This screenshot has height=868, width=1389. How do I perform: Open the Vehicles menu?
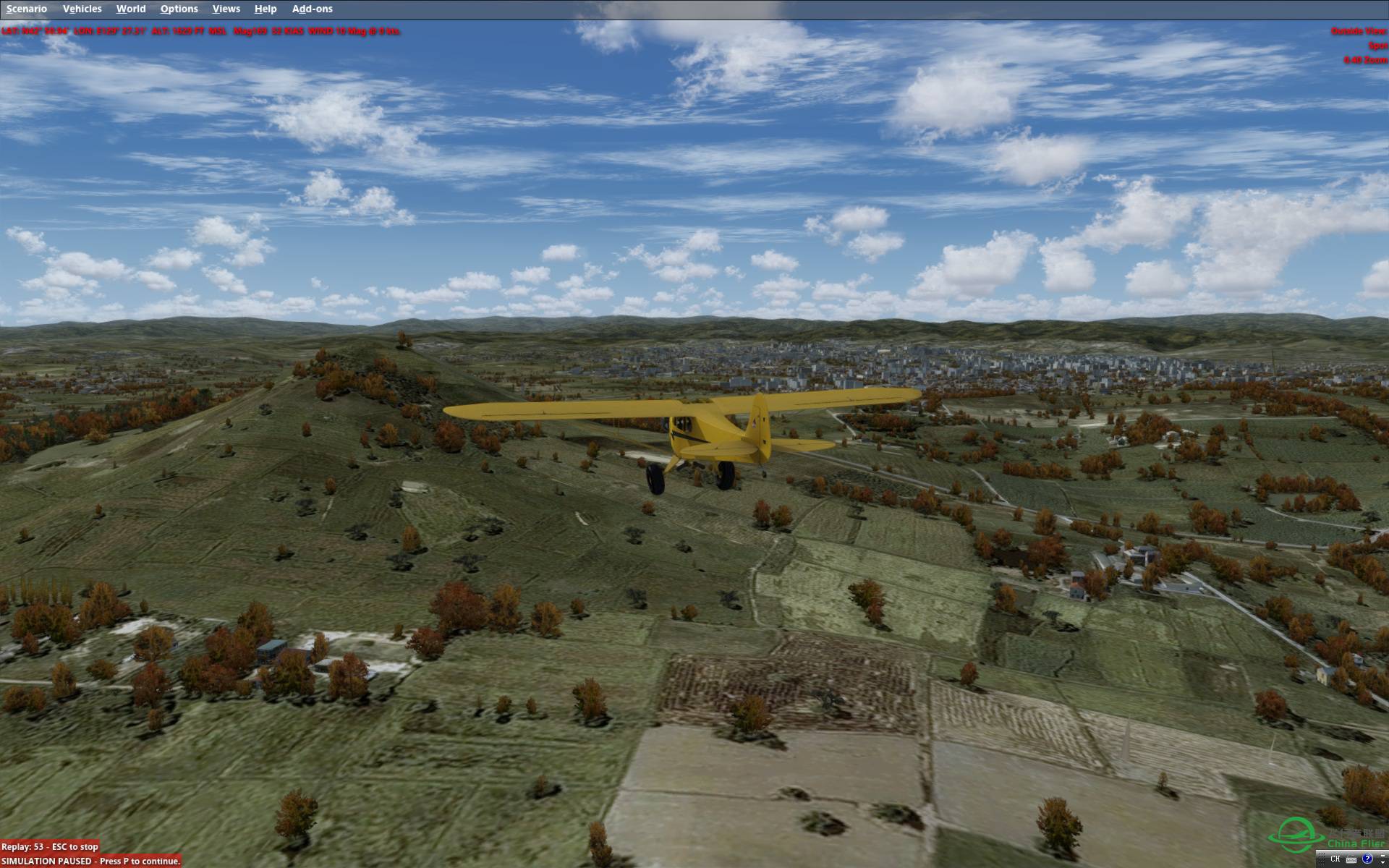(82, 9)
